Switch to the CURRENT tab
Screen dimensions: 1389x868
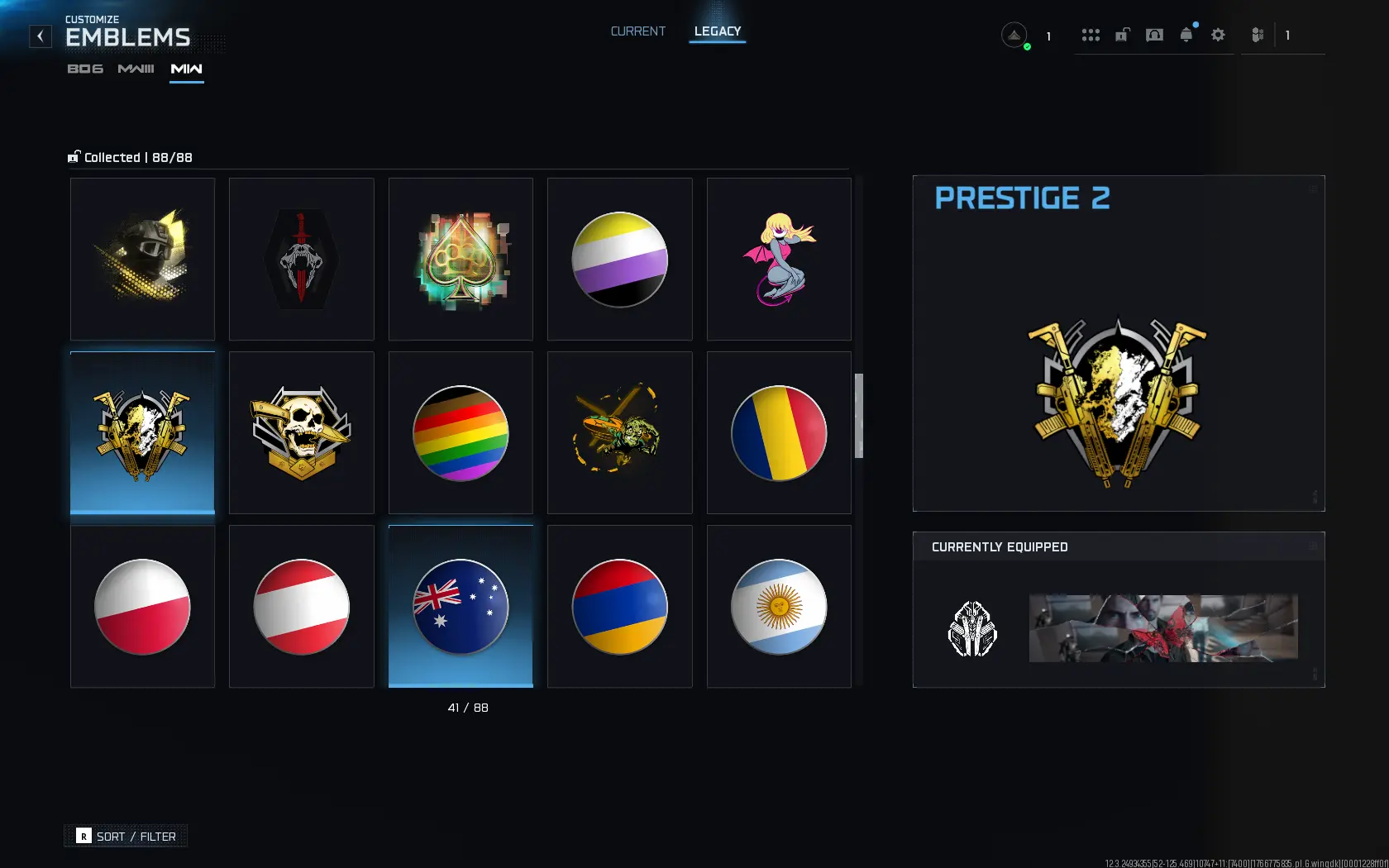click(637, 31)
